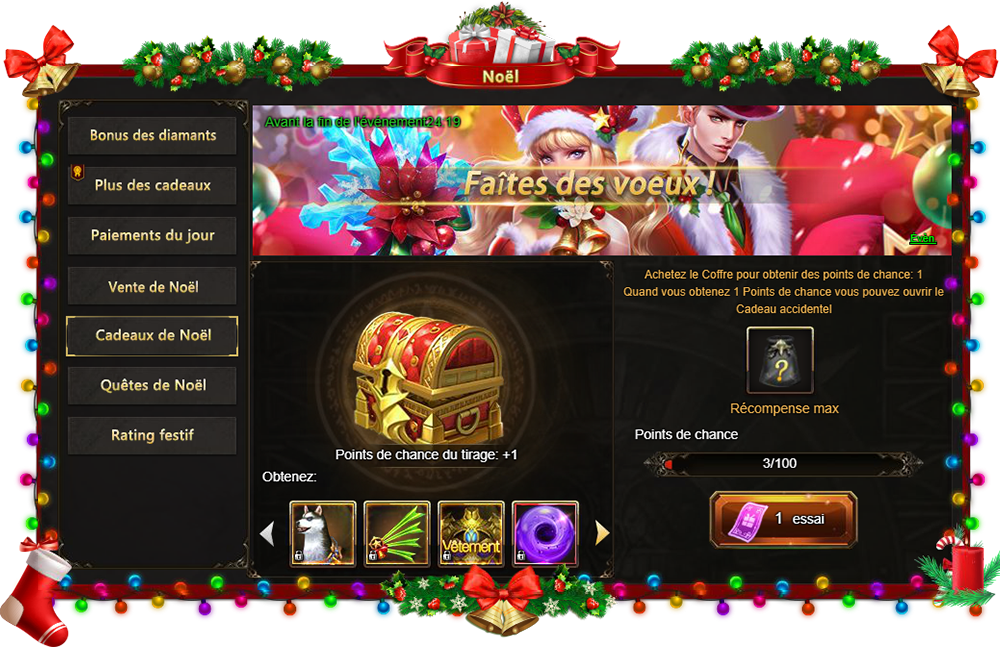Select the purple ring orb reward
Screen dimensions: 1000x664
tap(545, 534)
